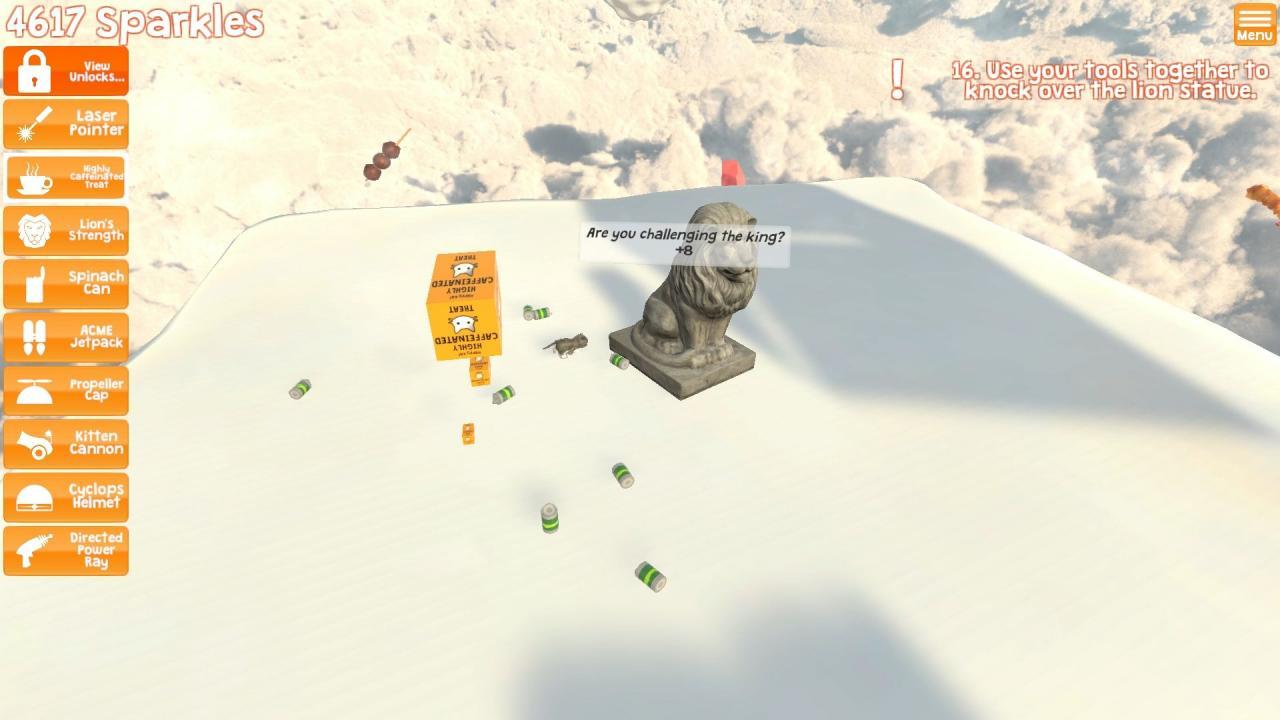The image size is (1280, 720).
Task: Use the Lion's Strength power
Action: [66, 230]
